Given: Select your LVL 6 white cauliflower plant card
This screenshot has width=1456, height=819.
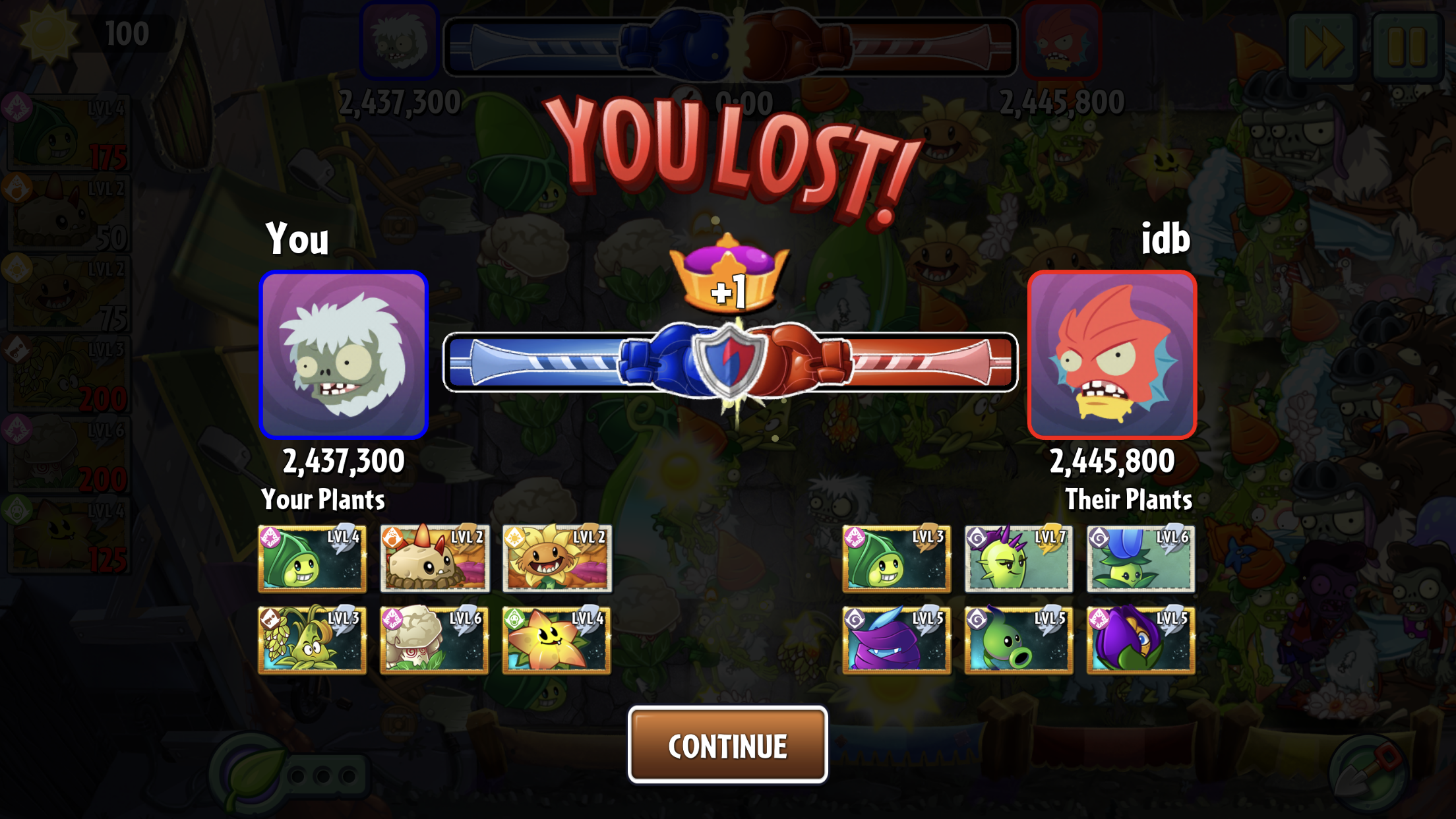Looking at the screenshot, I should [435, 640].
